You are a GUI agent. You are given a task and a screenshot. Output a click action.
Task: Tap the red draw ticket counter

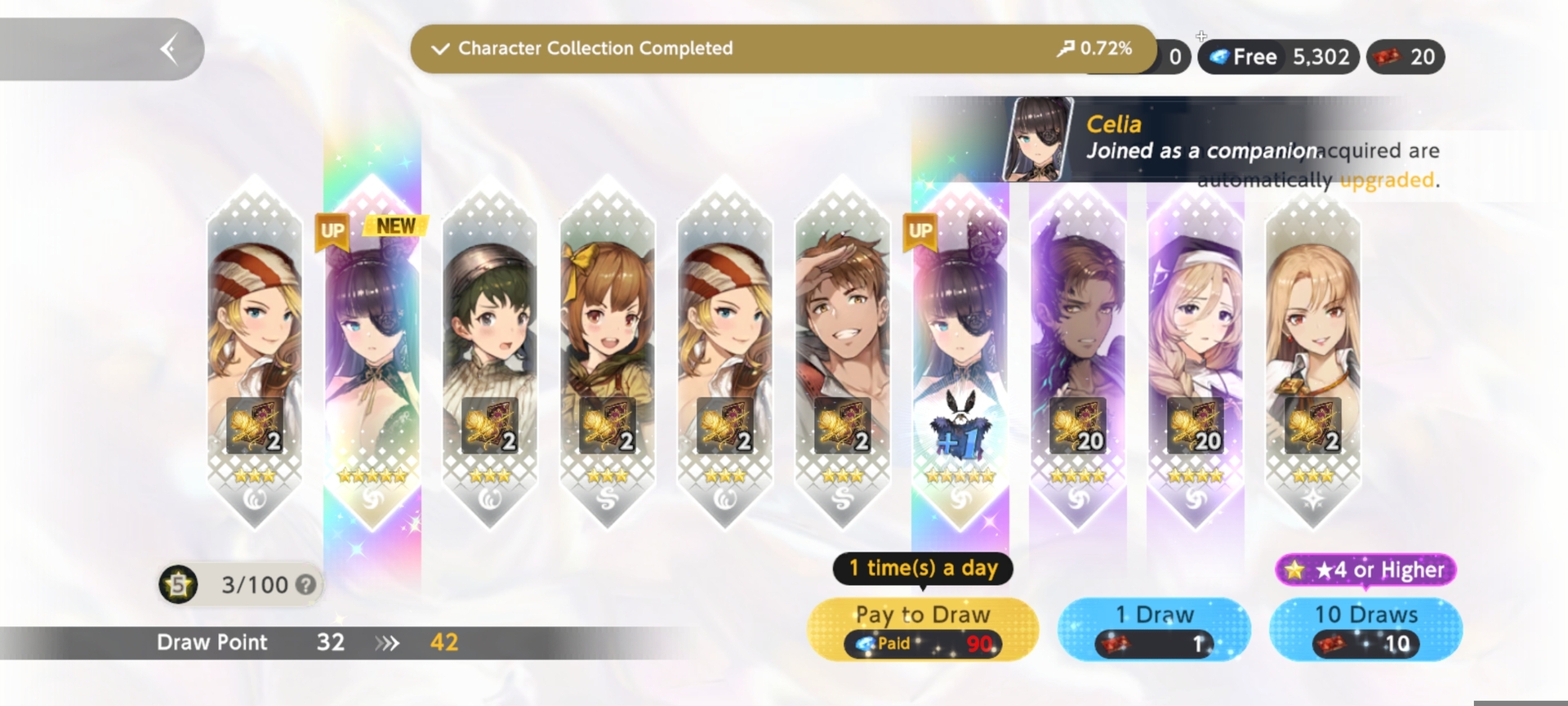(1405, 57)
